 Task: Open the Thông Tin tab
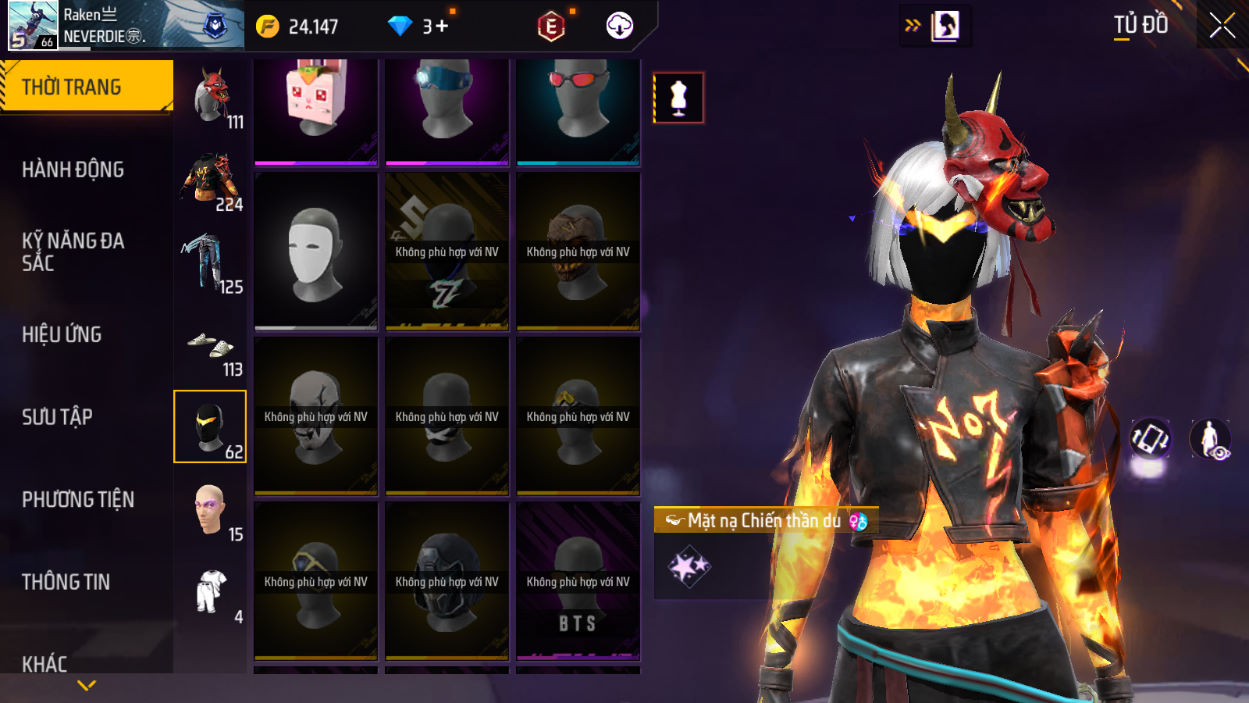click(x=66, y=582)
